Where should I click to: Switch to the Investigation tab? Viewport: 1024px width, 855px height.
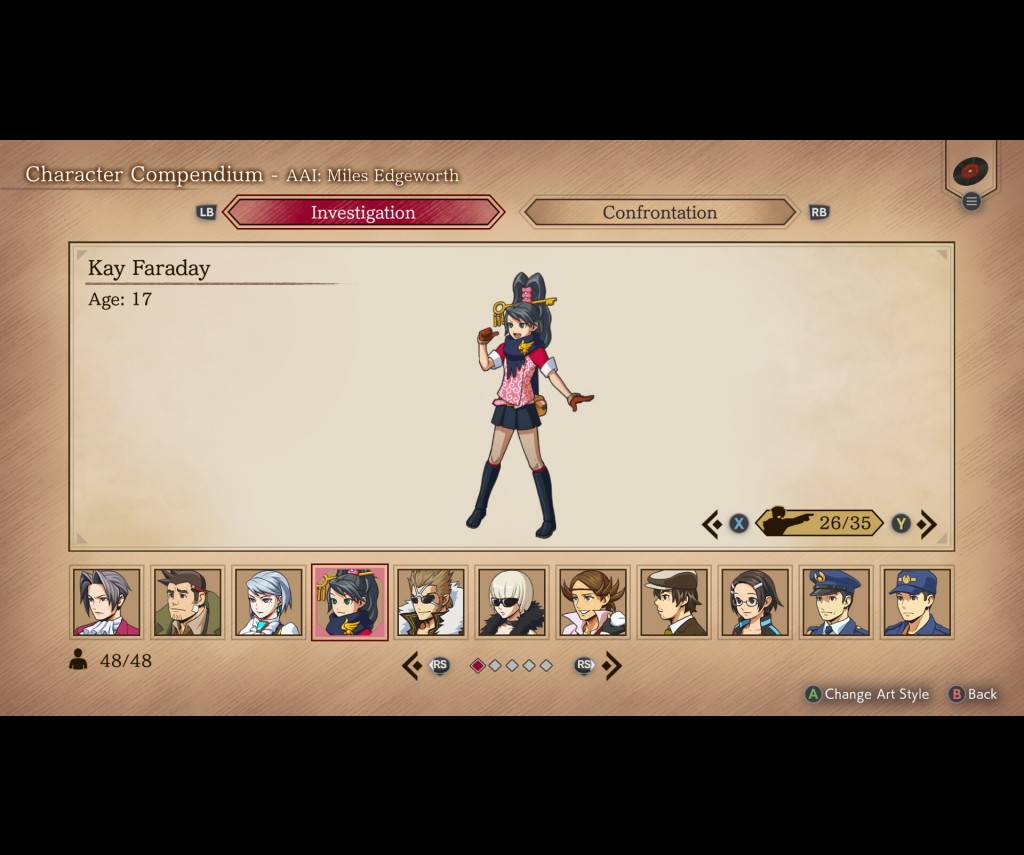tap(363, 212)
